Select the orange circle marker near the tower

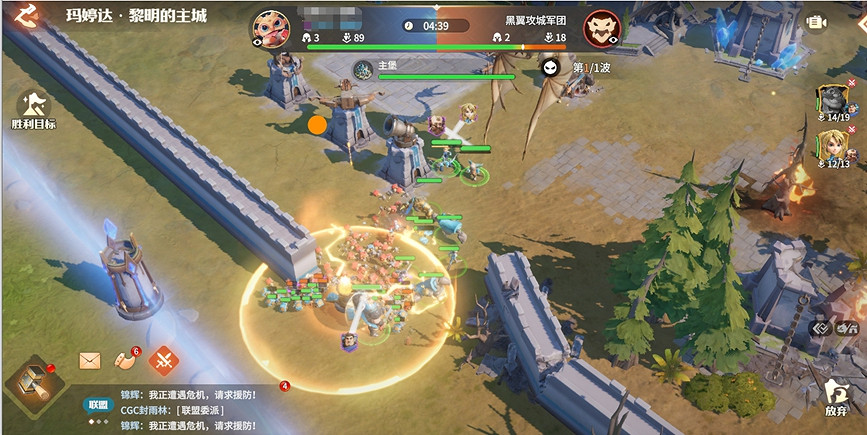tap(317, 125)
